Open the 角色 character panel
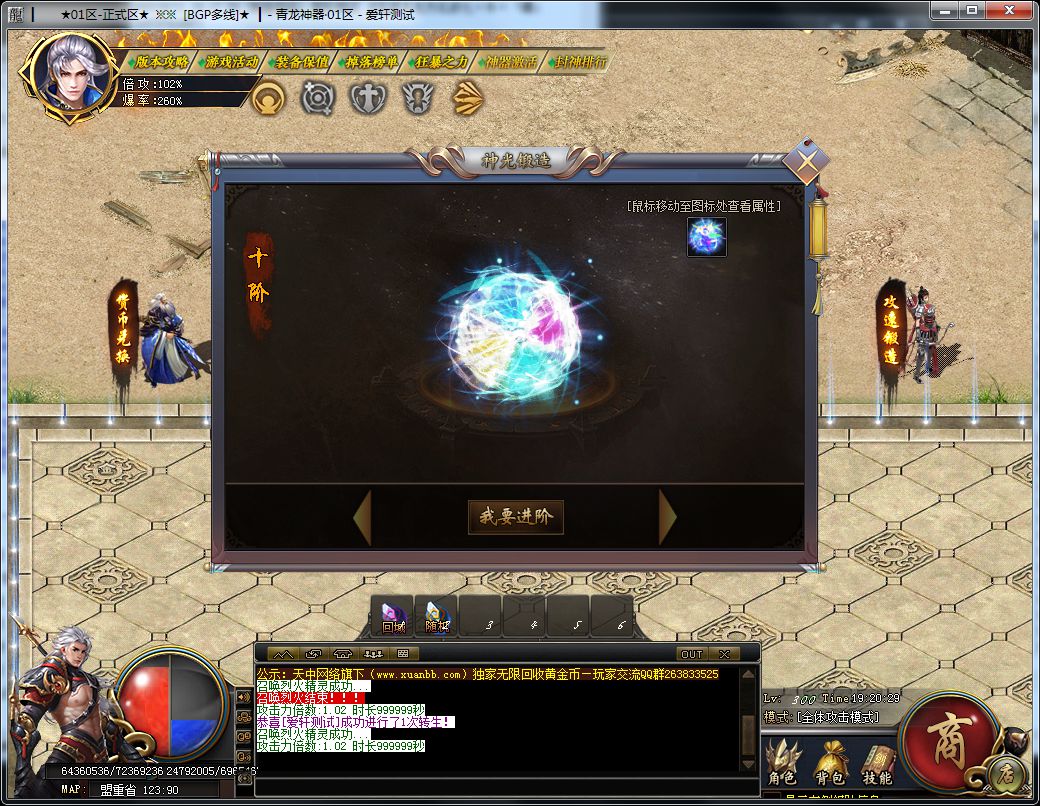 click(x=781, y=765)
